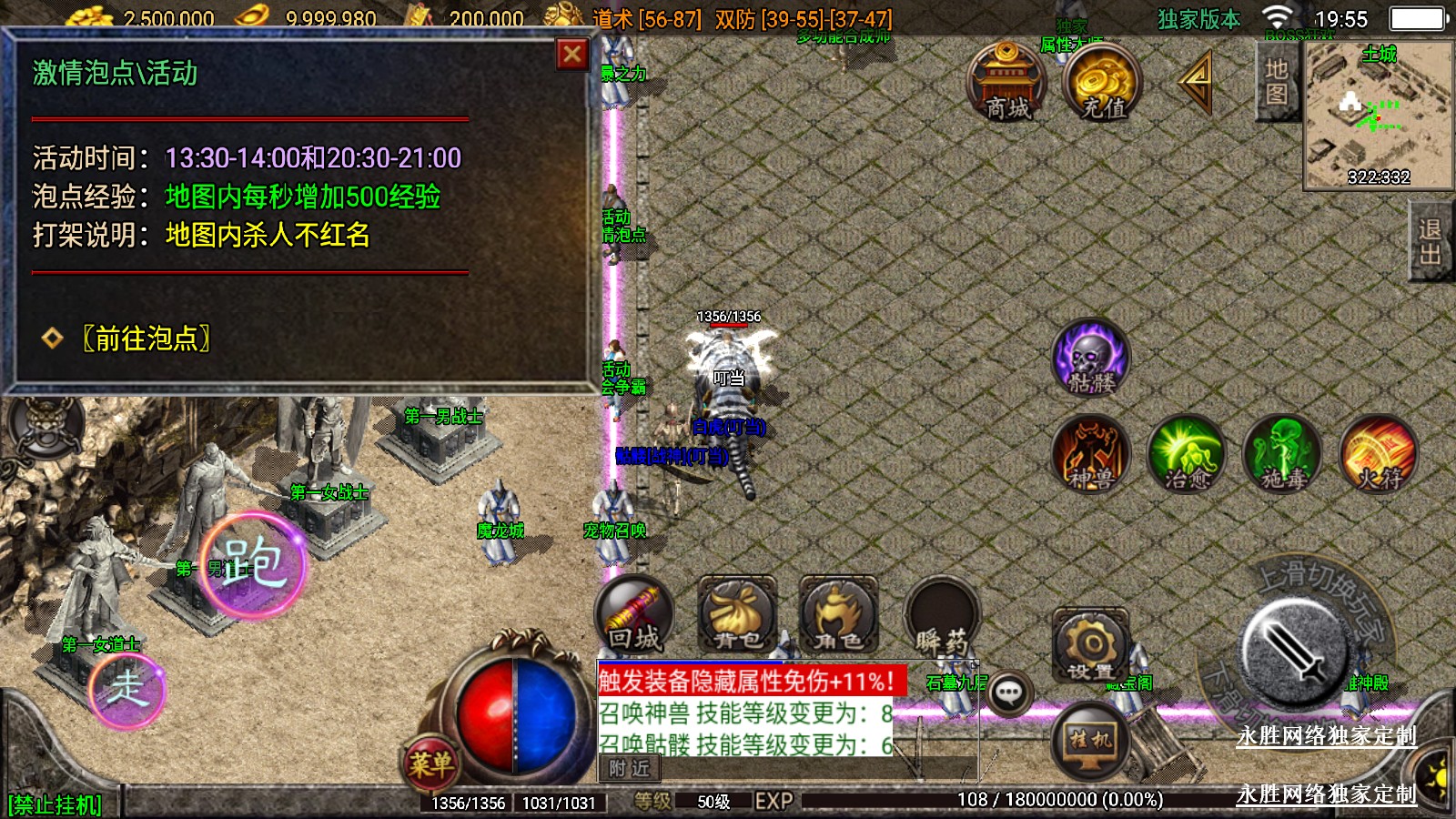The image size is (1456, 819).
Task: Collapse the top icon row with the arrow
Action: pyautogui.click(x=1197, y=81)
